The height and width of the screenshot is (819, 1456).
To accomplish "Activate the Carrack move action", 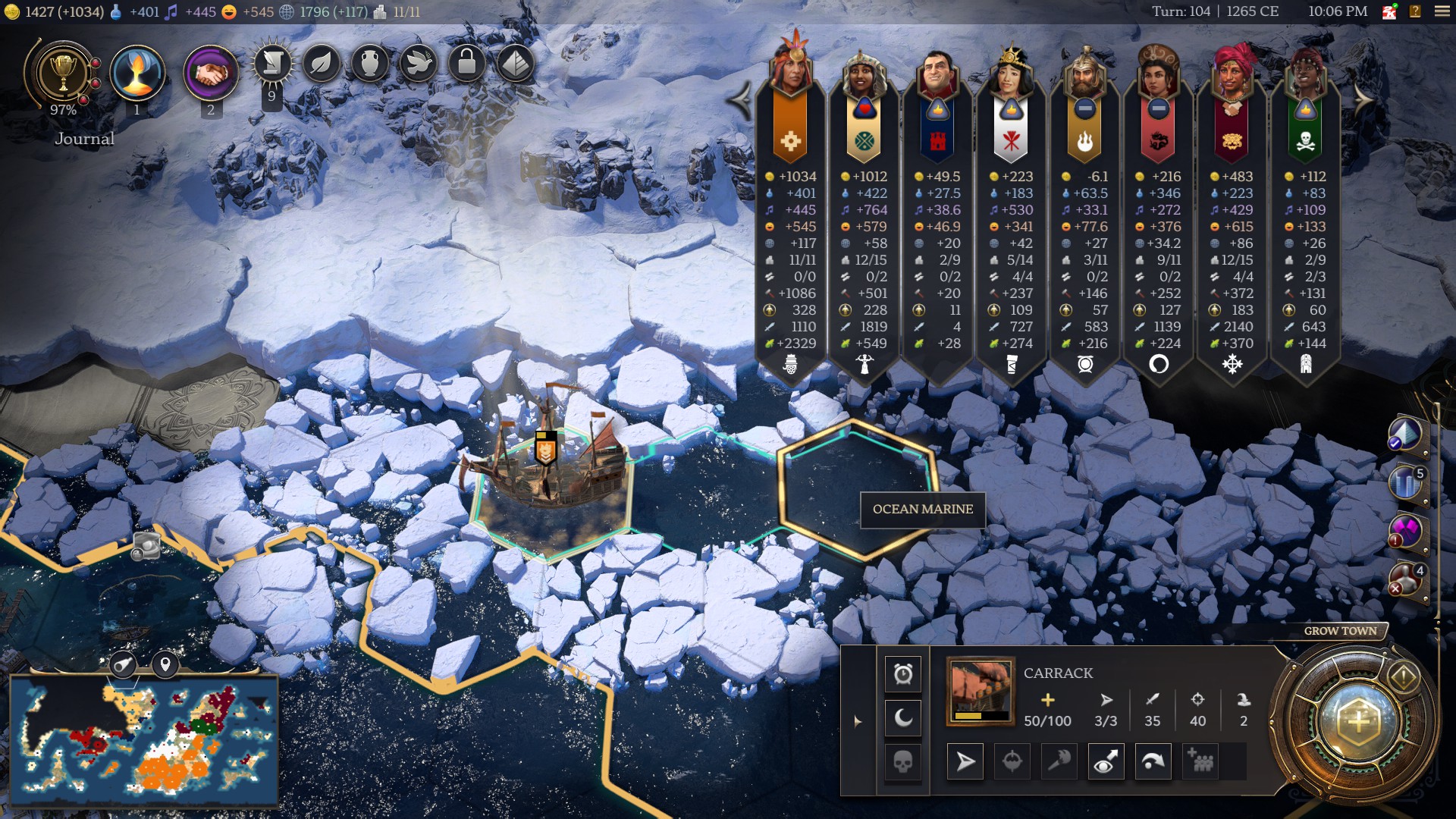I will pos(965,761).
